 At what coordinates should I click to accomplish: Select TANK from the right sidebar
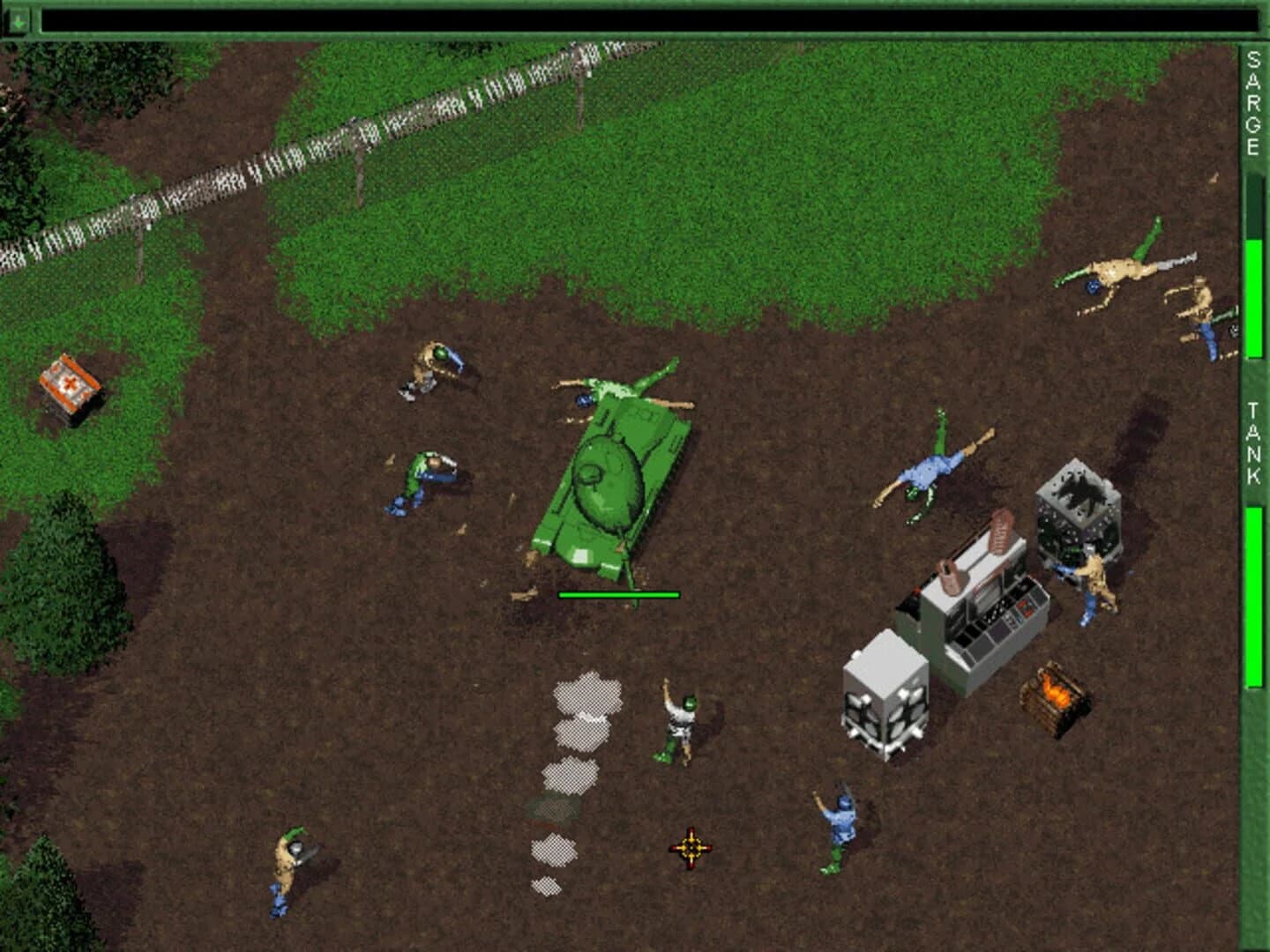click(1251, 441)
